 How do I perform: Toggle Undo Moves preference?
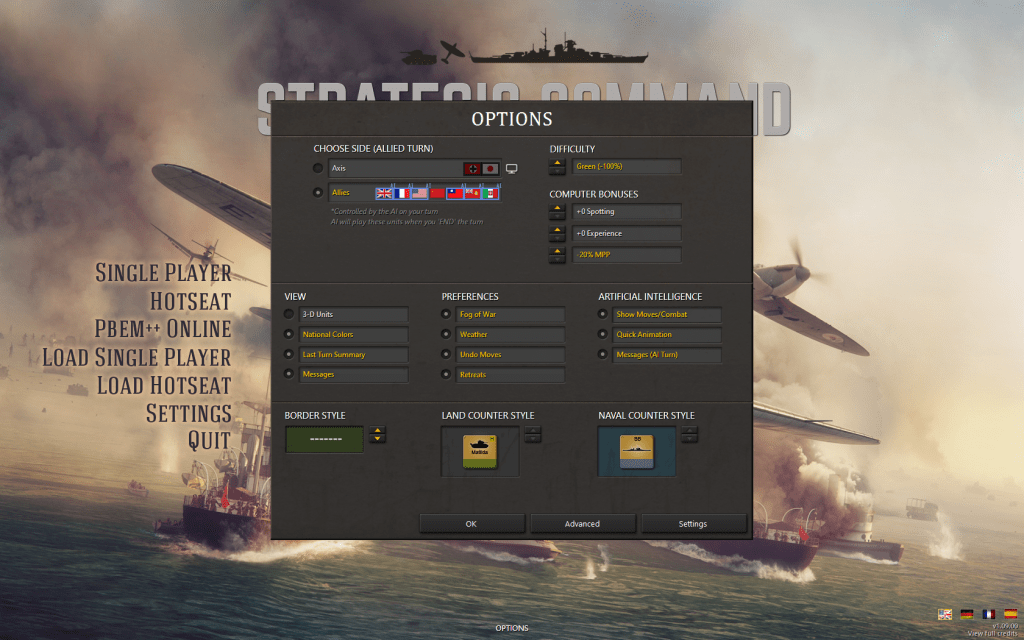pos(446,354)
